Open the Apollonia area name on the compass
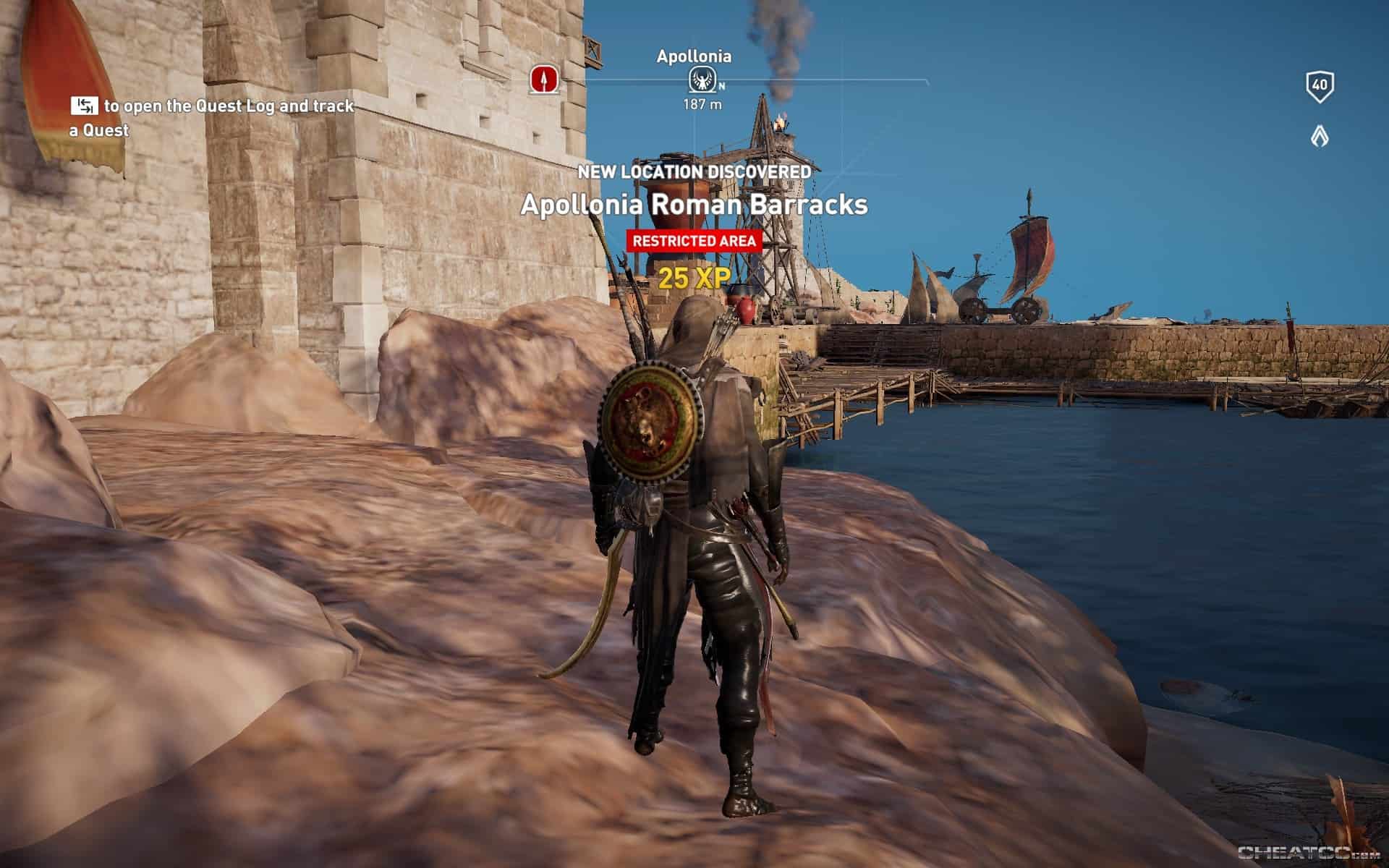Screen dimensions: 1389x868 (x=694, y=55)
